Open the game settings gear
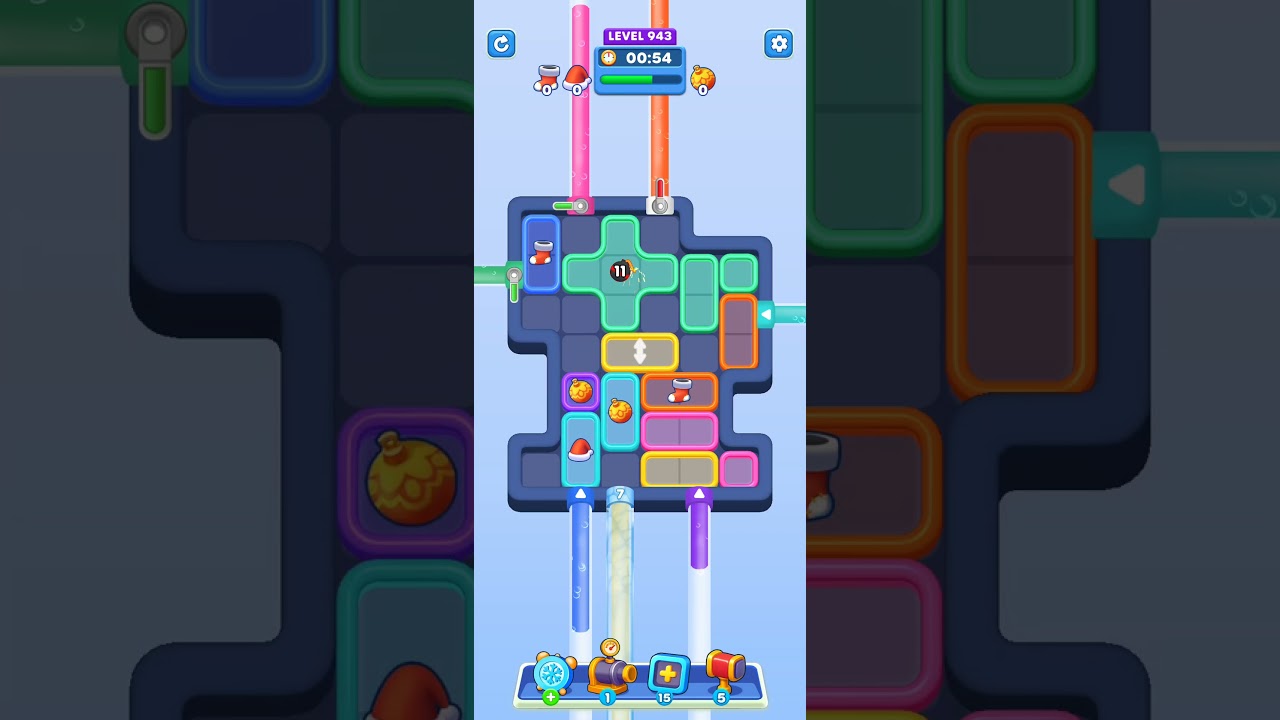This screenshot has width=1280, height=720. (x=779, y=44)
